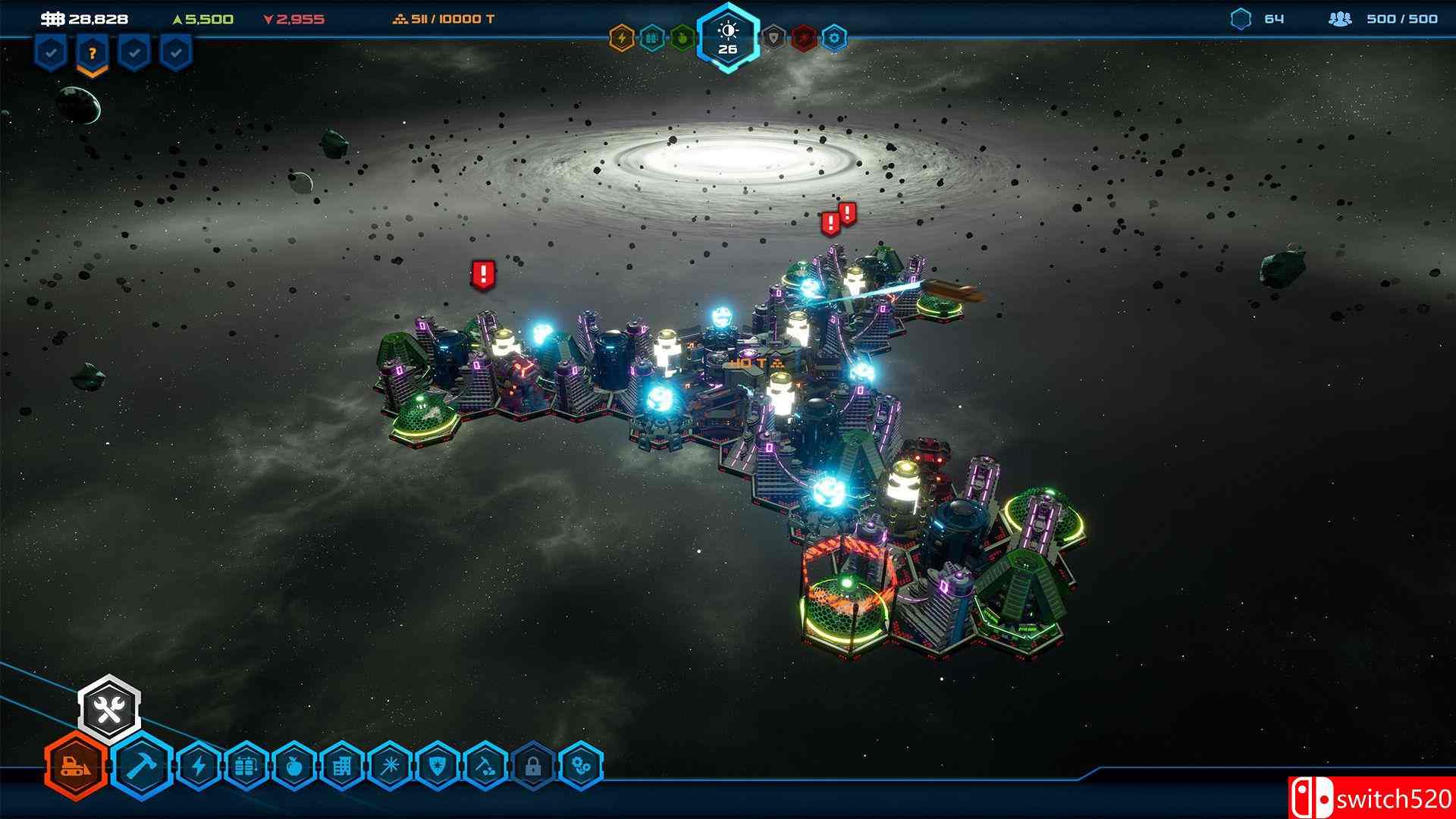The image size is (1456, 819).
Task: Open the blue building status hexagon
Action: coord(651,36)
